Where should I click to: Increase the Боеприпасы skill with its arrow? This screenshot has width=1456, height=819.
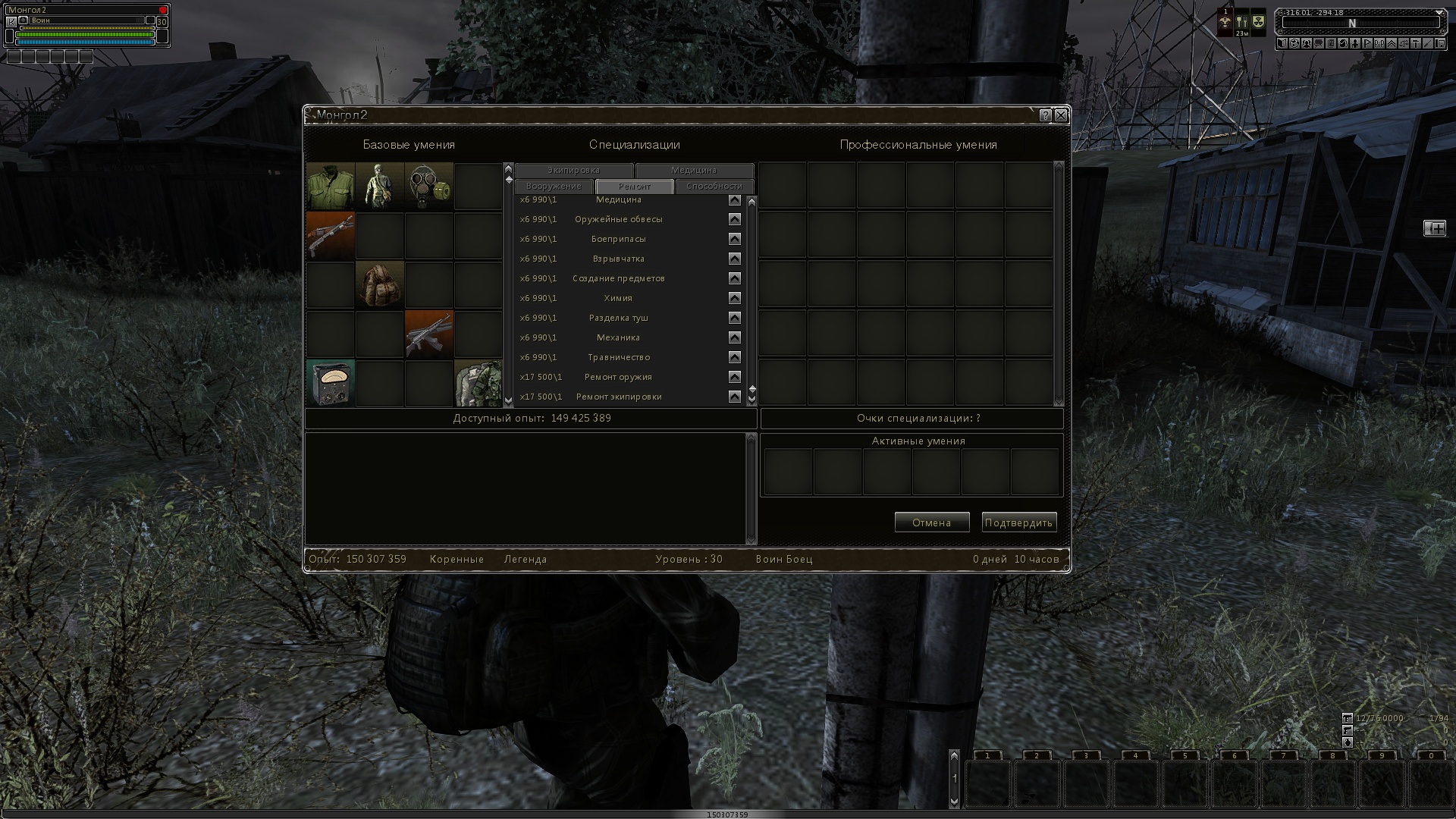734,239
